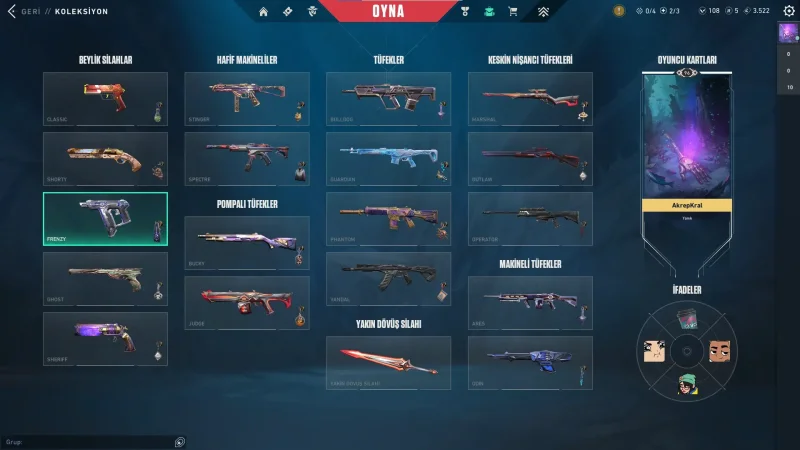
Task: Choose the Spectre weapon slot
Action: point(247,159)
